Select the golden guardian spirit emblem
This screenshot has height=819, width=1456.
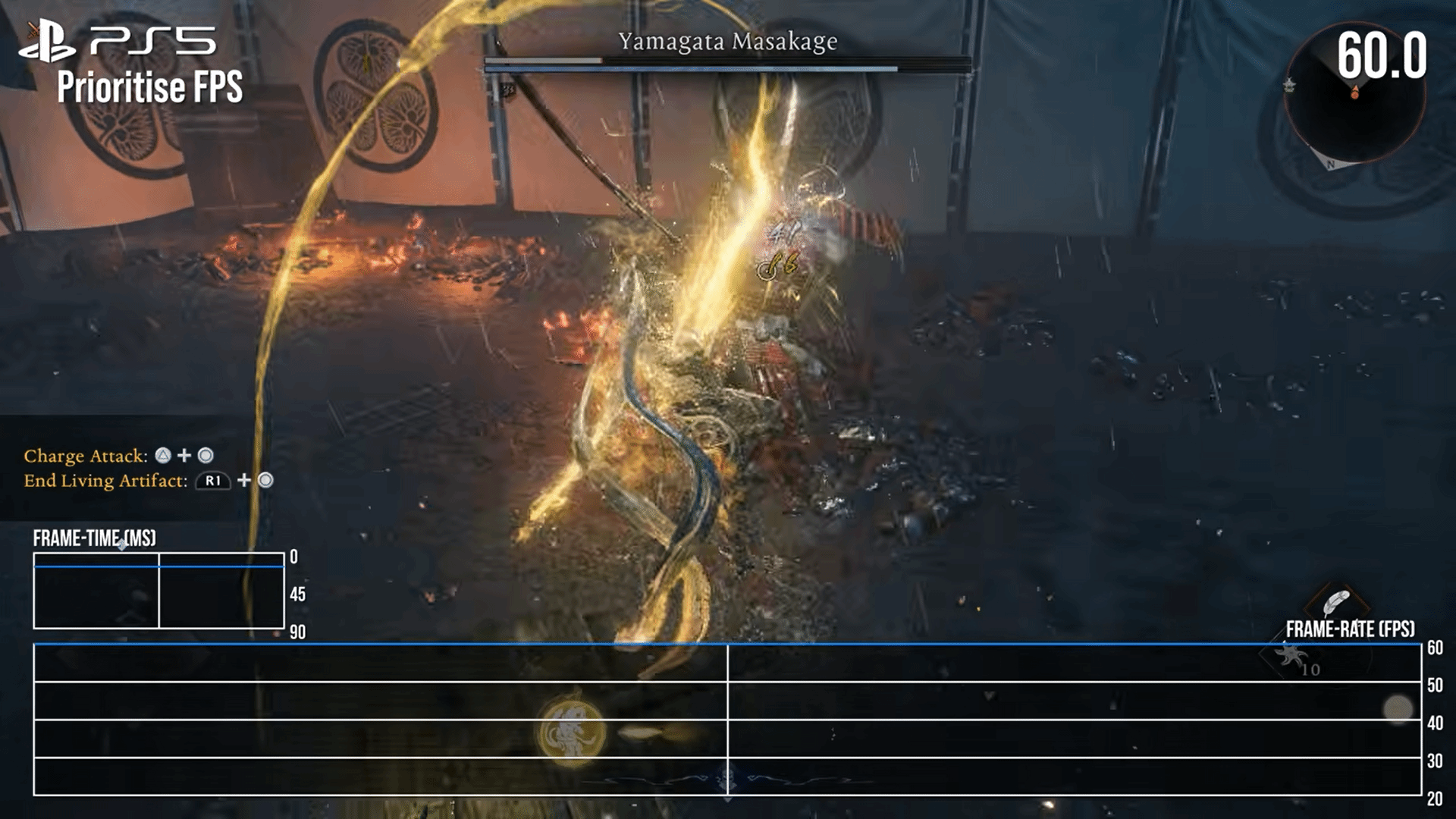pos(572,731)
